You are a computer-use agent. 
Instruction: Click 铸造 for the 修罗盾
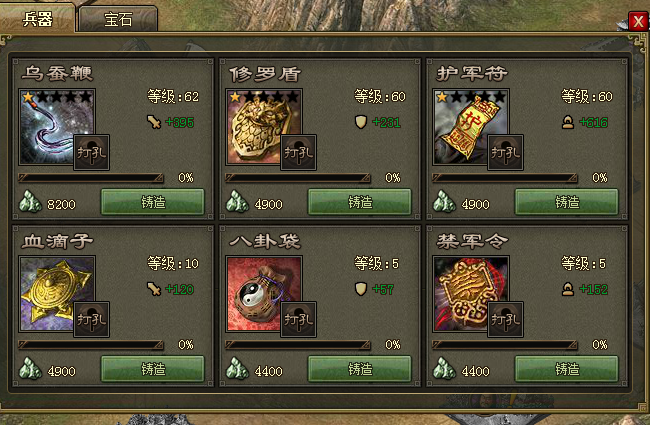click(x=360, y=201)
